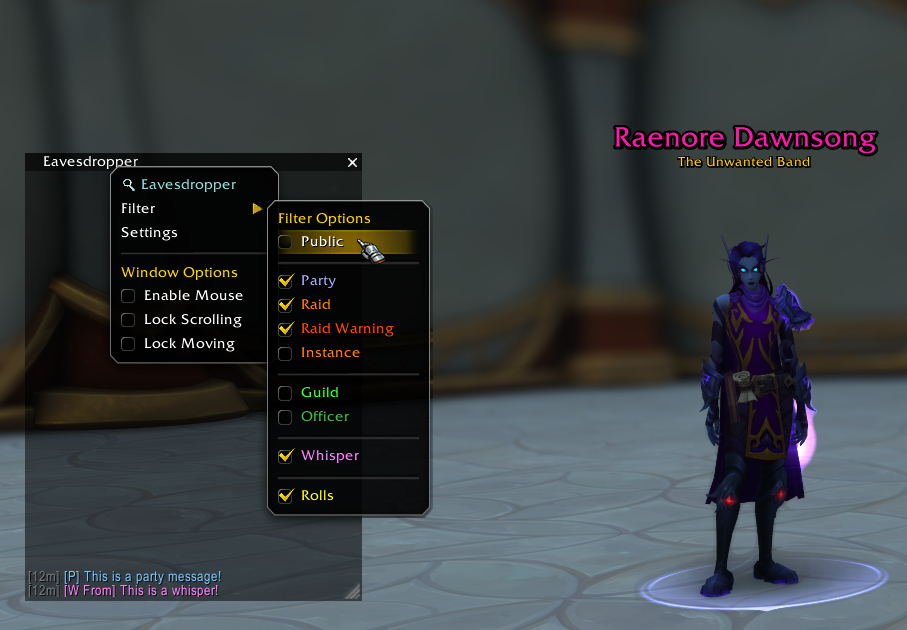Check the Lock Scrolling box
Image resolution: width=907 pixels, height=630 pixels.
(128, 320)
